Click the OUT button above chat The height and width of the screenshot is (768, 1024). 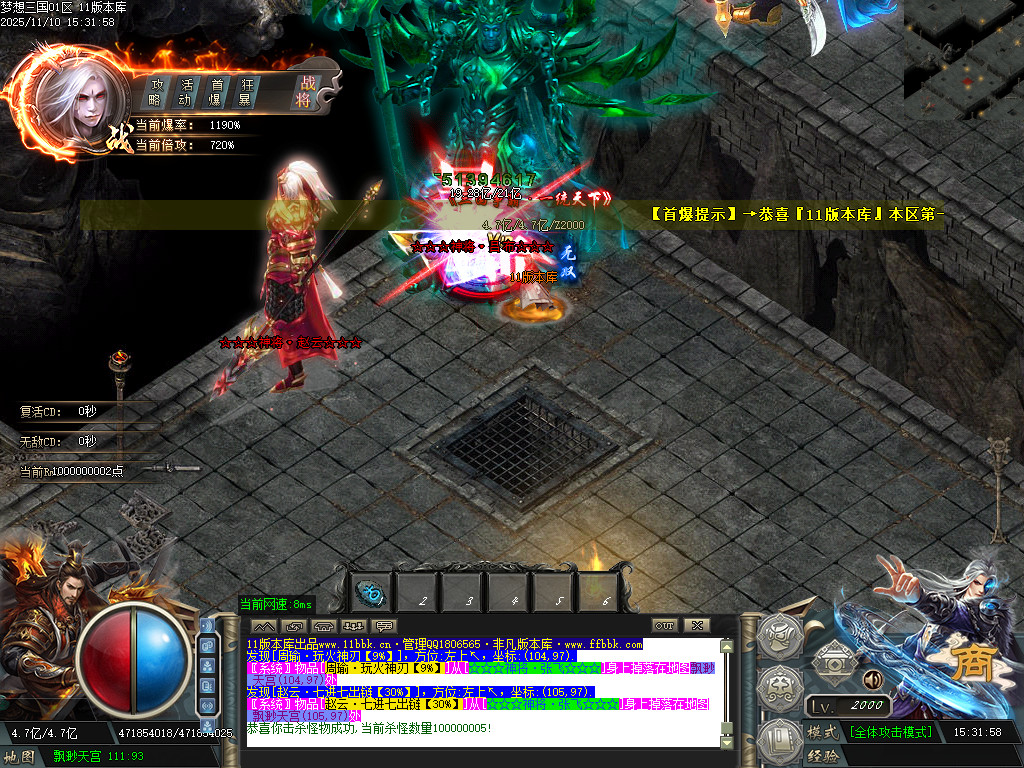click(663, 625)
